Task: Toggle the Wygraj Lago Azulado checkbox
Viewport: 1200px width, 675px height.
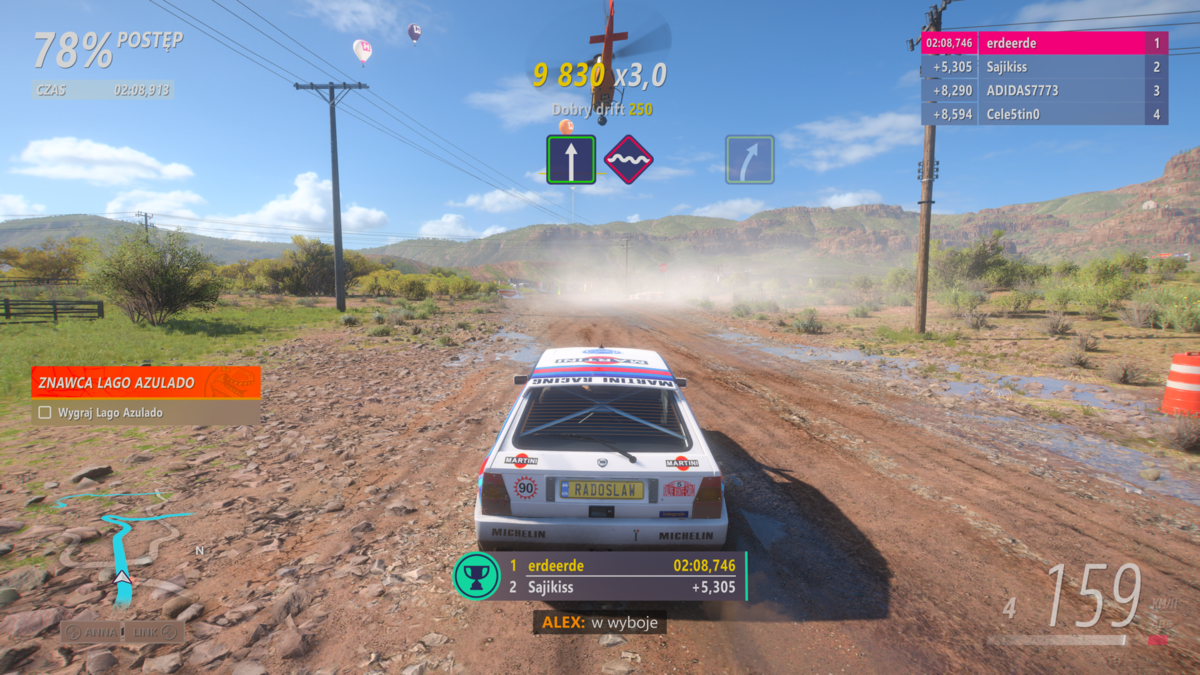Action: [44, 412]
